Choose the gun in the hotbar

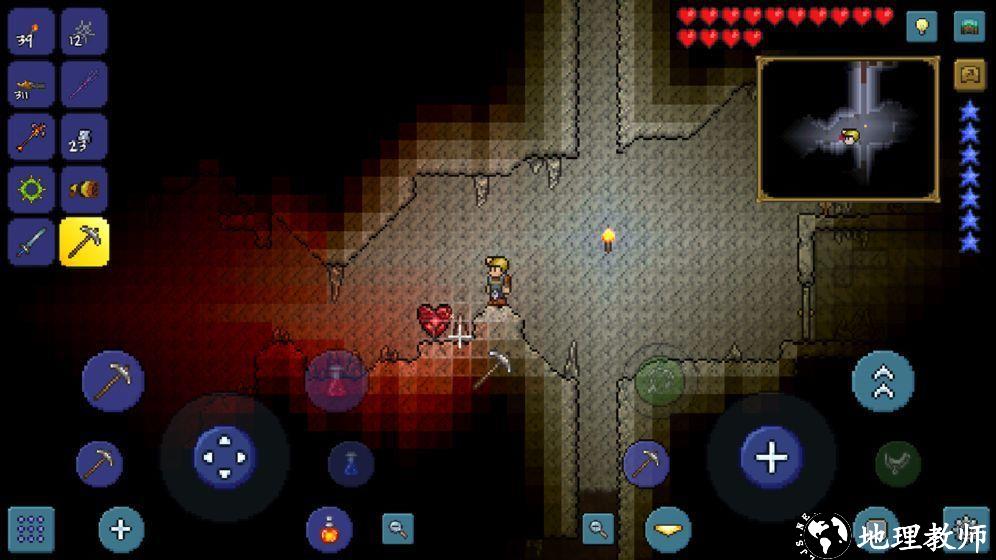[31, 84]
